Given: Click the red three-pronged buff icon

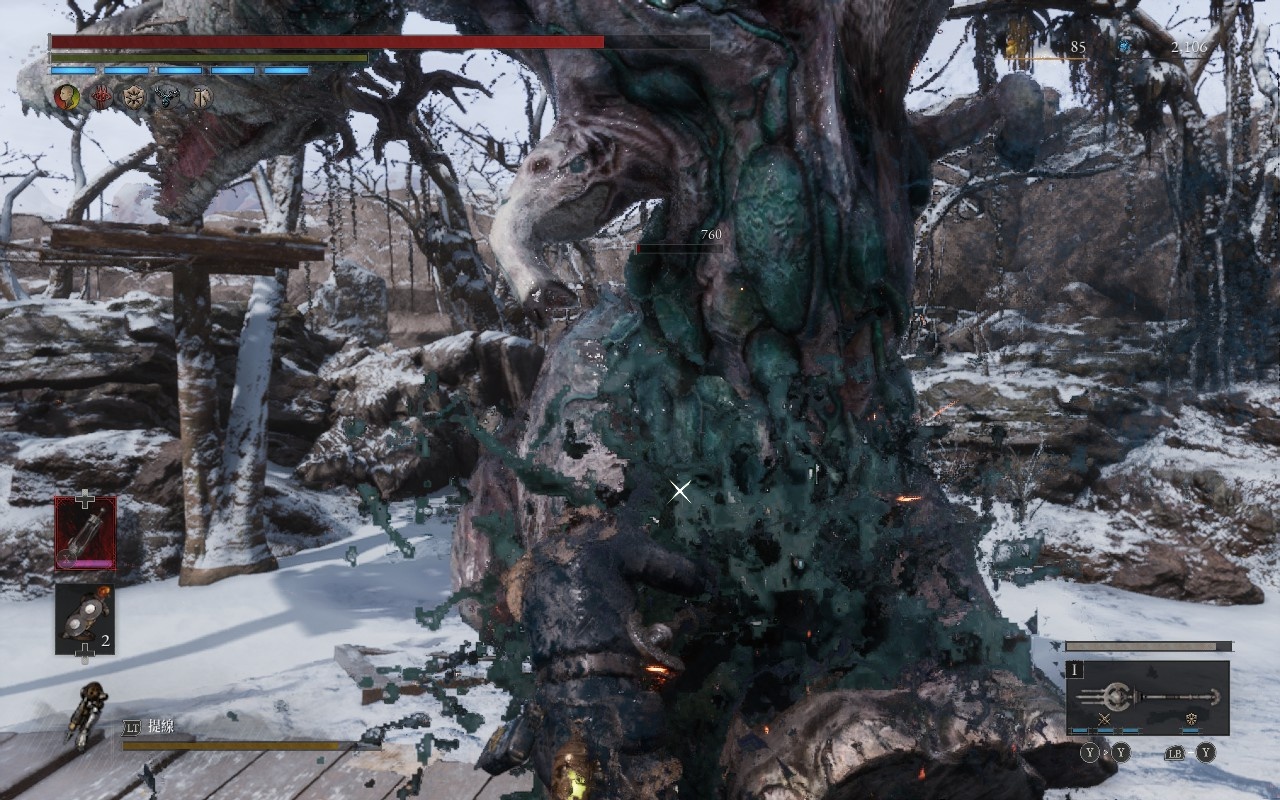Looking at the screenshot, I should coord(102,97).
